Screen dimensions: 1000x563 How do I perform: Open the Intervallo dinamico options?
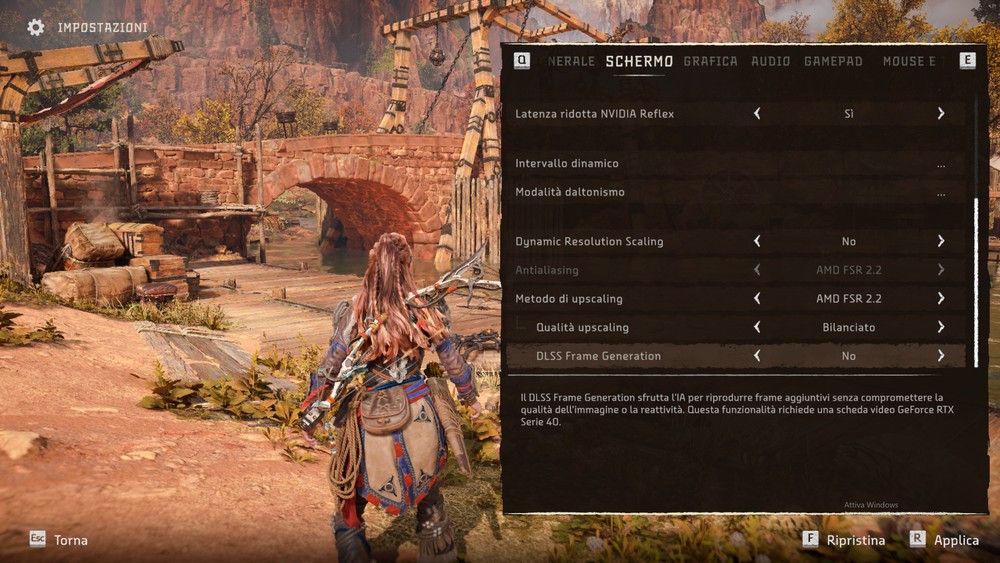941,164
